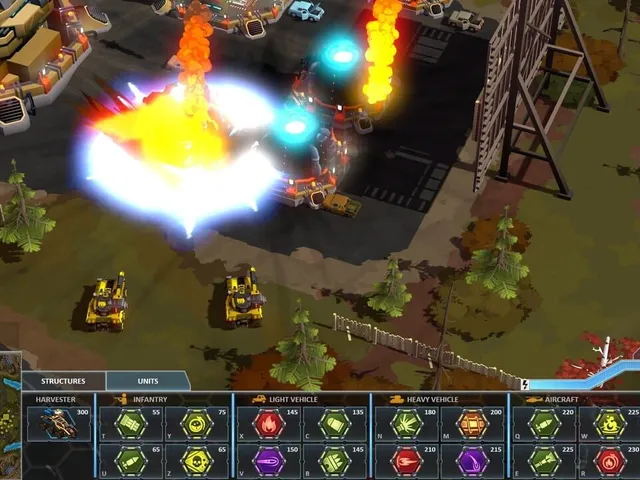The height and width of the screenshot is (480, 640).
Task: Queue the green rocket infantry unit
Action: [x=130, y=461]
